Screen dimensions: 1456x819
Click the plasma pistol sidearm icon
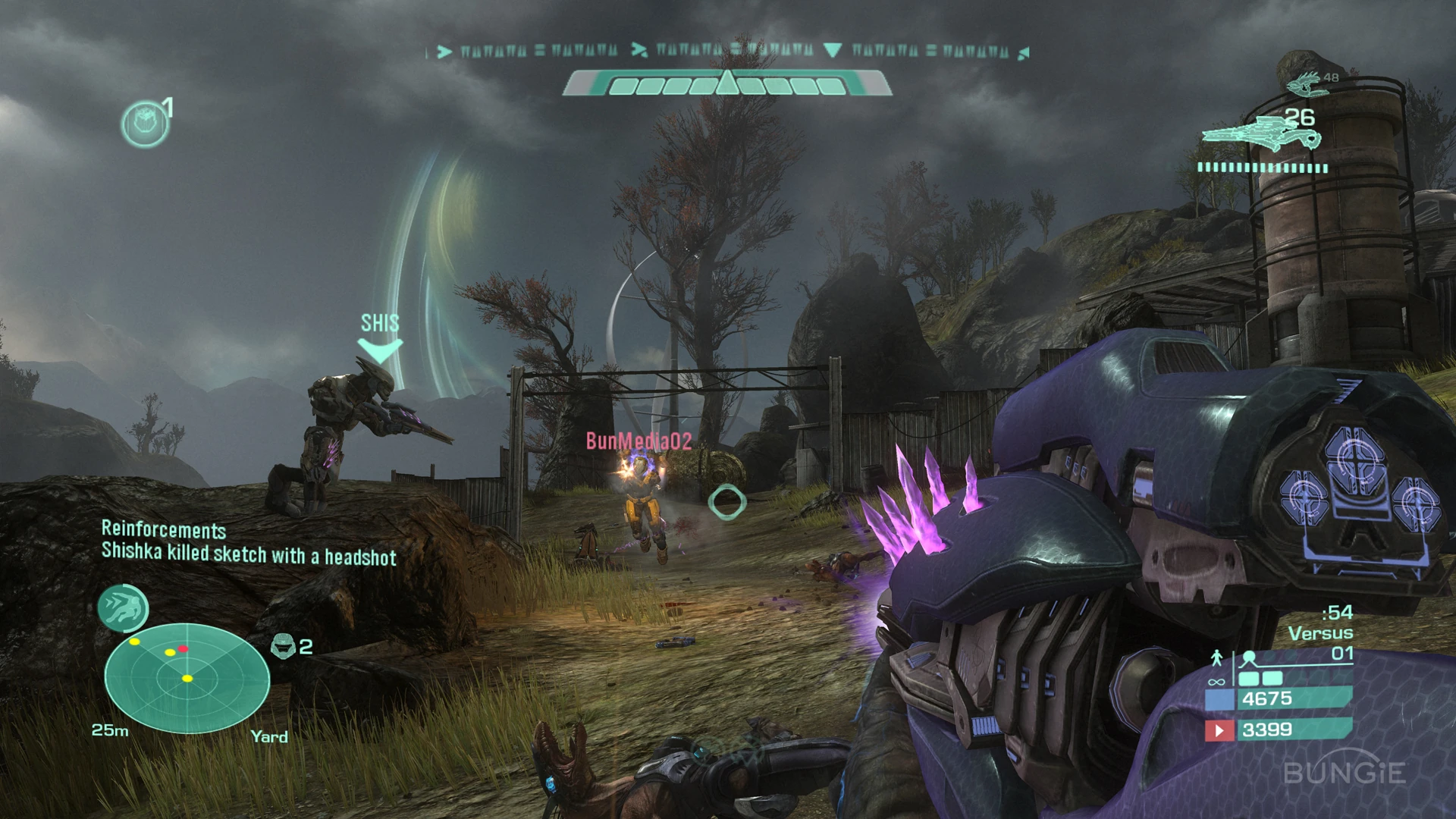click(x=1306, y=85)
